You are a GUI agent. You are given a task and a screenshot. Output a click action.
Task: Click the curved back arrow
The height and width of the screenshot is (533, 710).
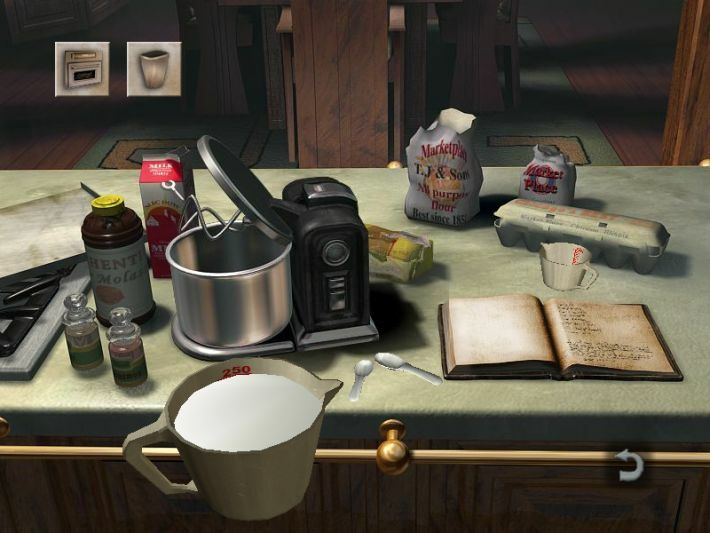[x=630, y=467]
